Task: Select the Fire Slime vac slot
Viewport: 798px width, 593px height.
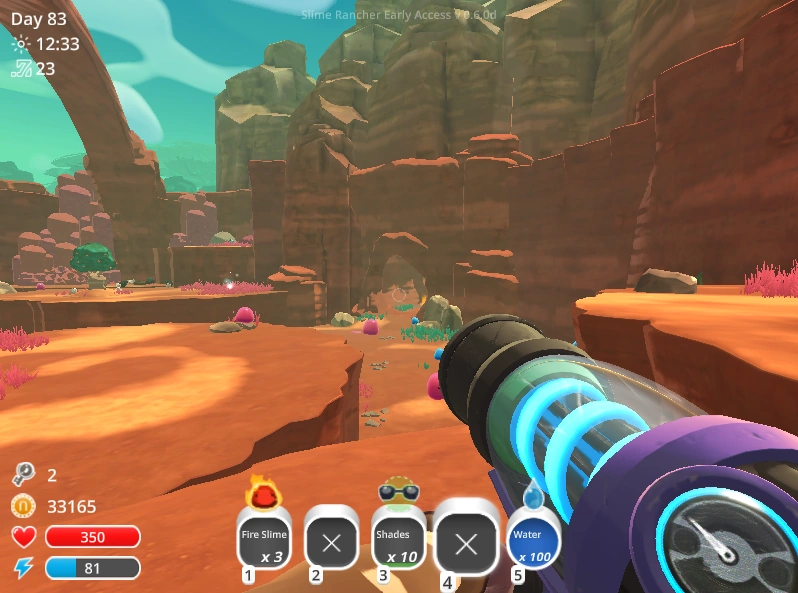Action: point(264,543)
